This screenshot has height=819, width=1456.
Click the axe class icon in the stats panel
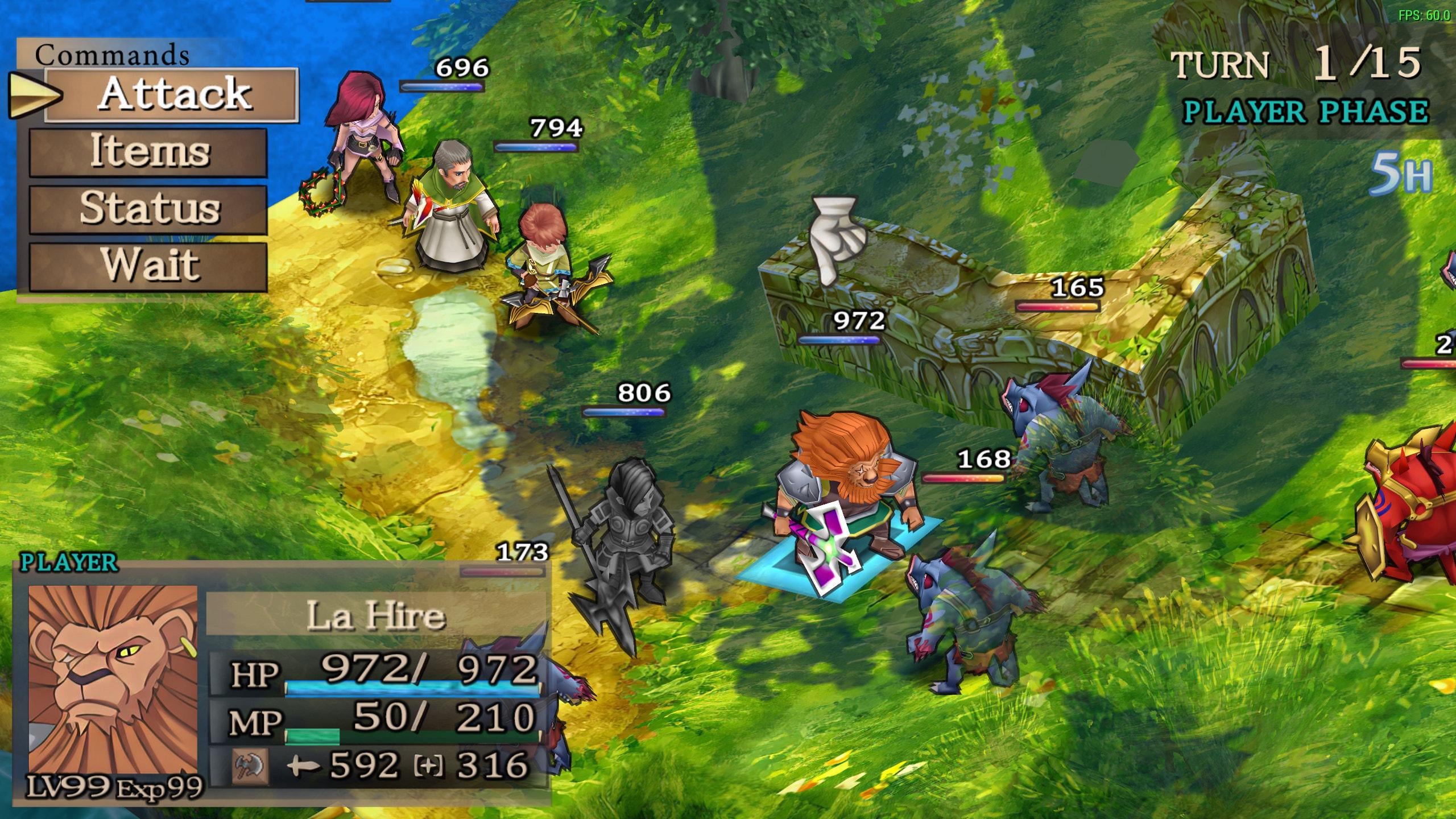click(250, 765)
